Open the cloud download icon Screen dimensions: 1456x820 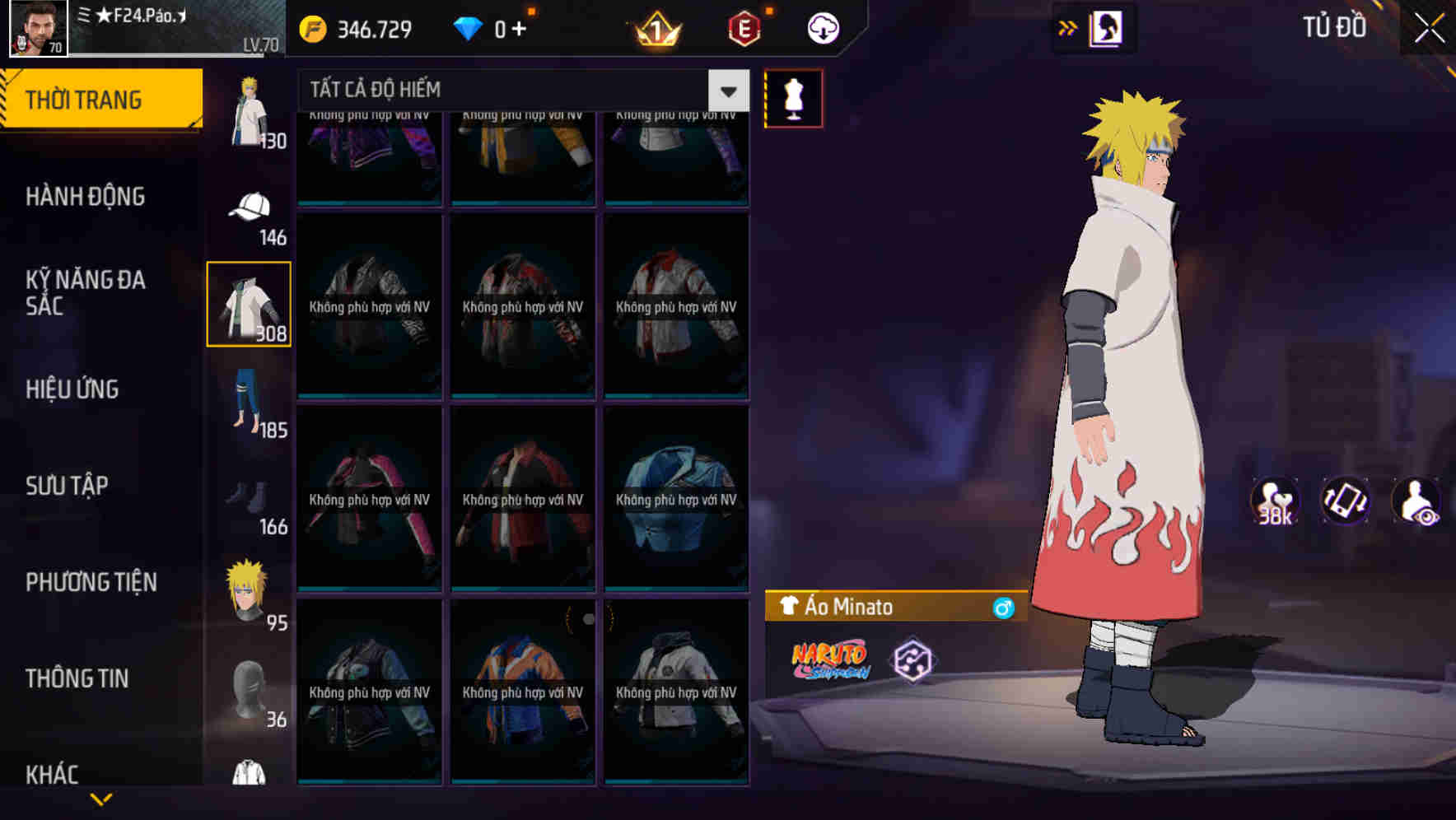pyautogui.click(x=821, y=27)
